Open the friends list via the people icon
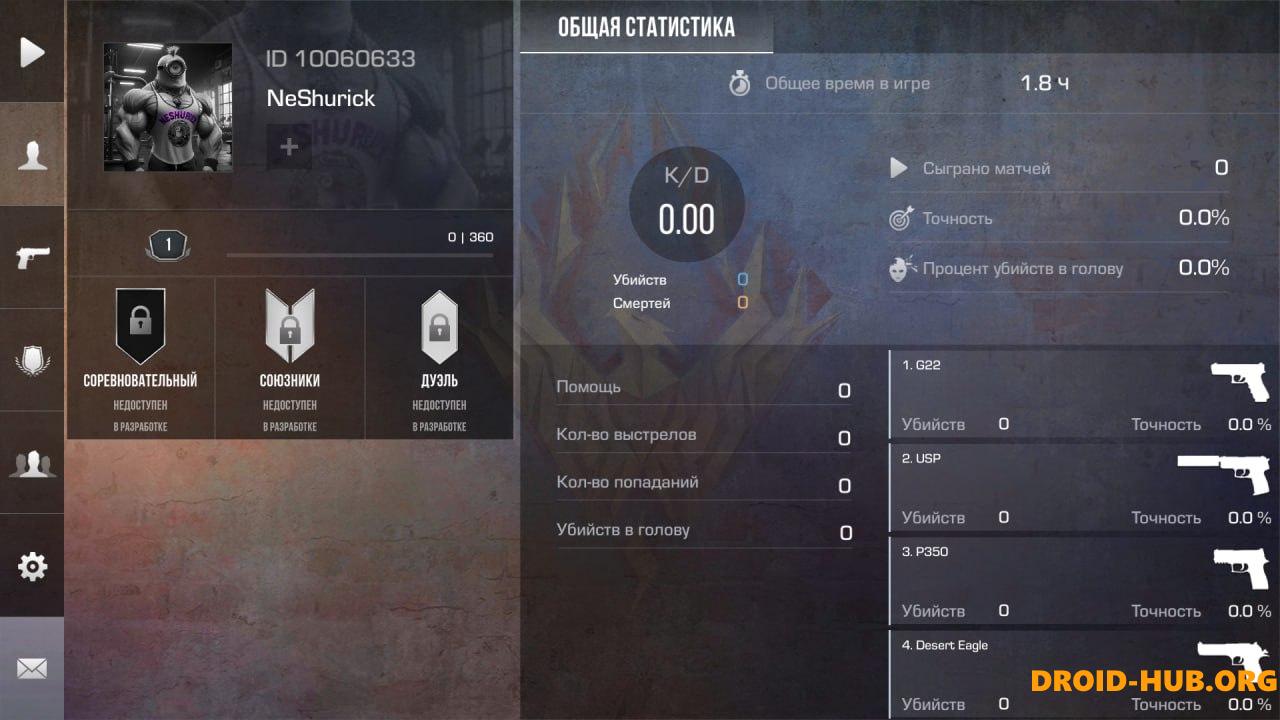Screen dimensions: 1280x720 tap(31, 463)
